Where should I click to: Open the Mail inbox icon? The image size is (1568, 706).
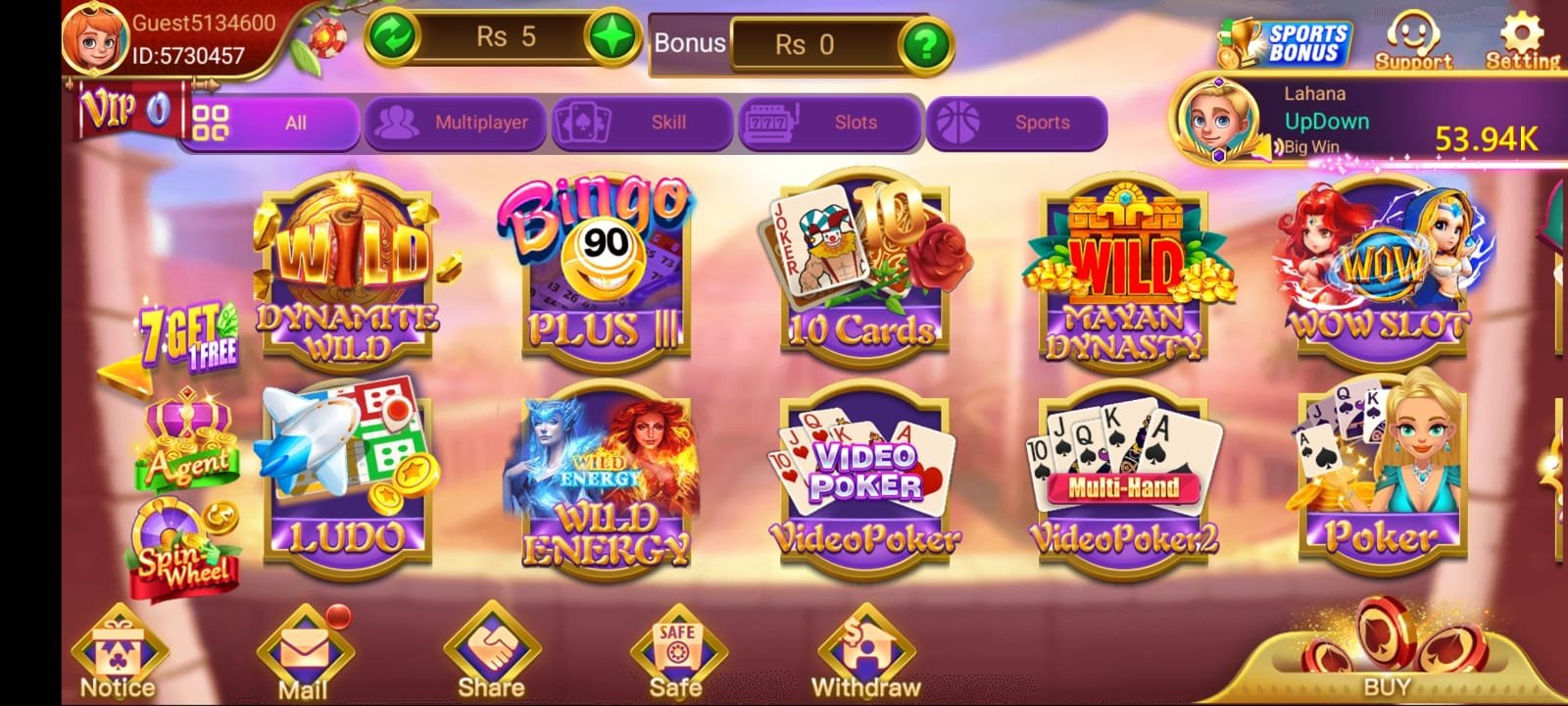[x=304, y=647]
